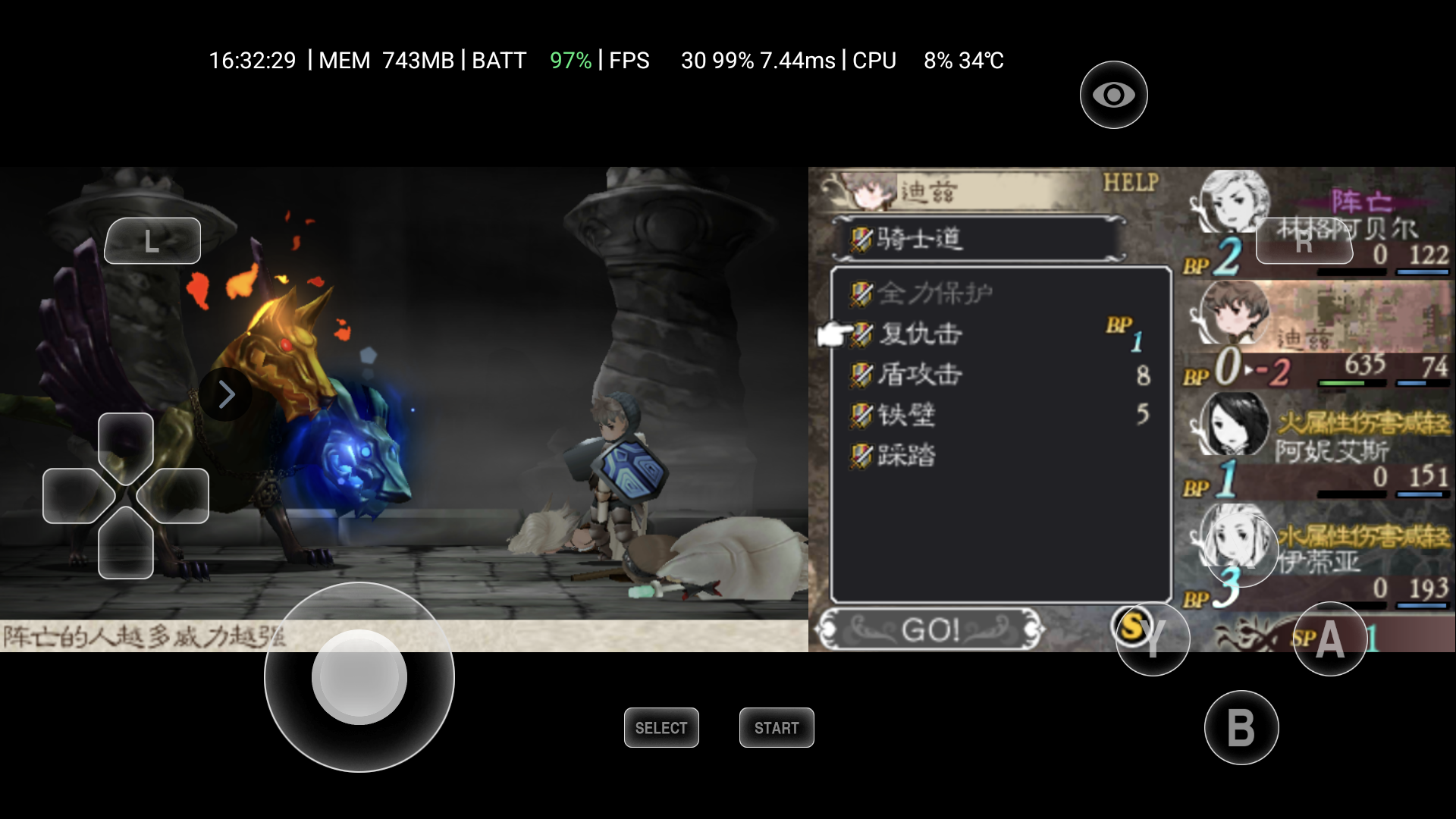Select the 盾攻击 skill
This screenshot has height=819, width=1456.
point(921,375)
